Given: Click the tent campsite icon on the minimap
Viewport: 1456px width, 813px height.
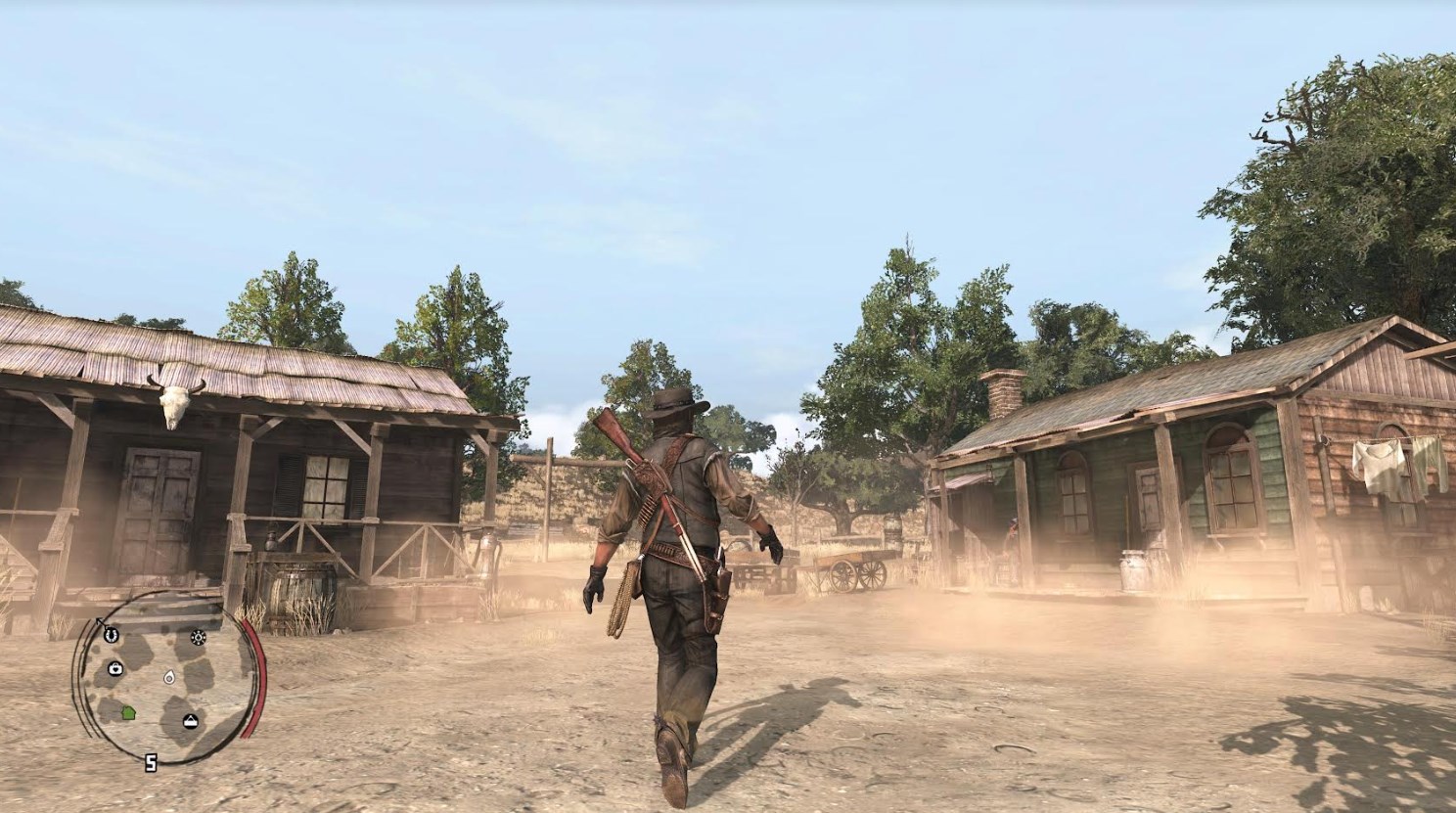Looking at the screenshot, I should [191, 721].
